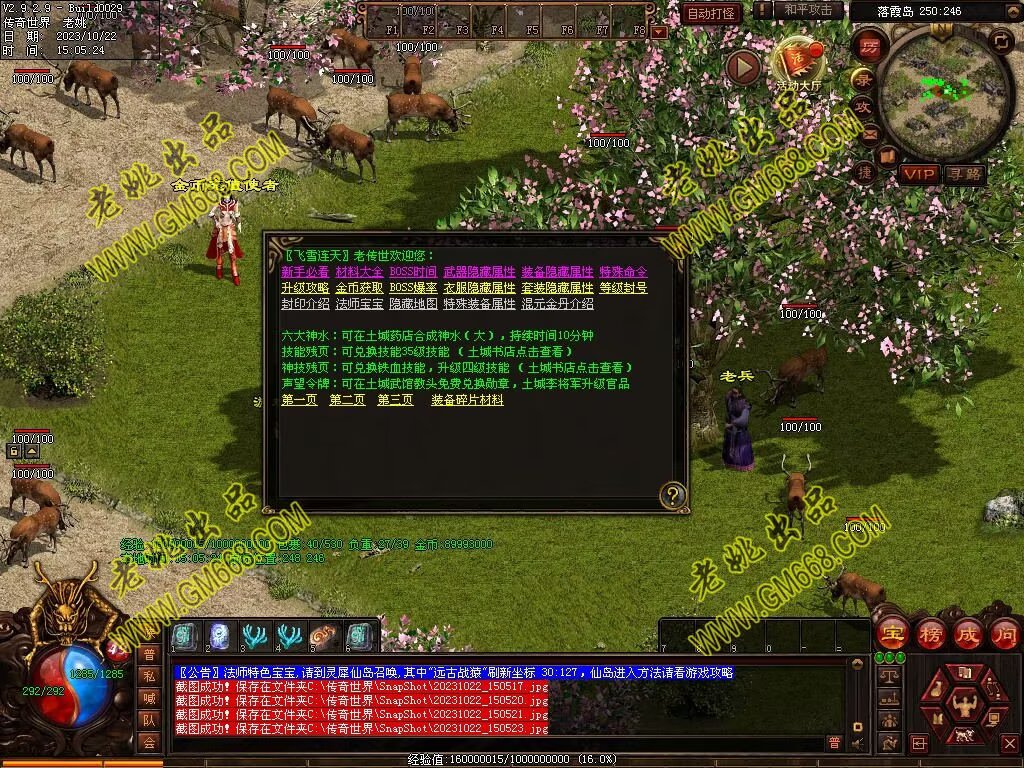Change the 和平攻击 attack mode
The image size is (1024, 768).
point(808,11)
